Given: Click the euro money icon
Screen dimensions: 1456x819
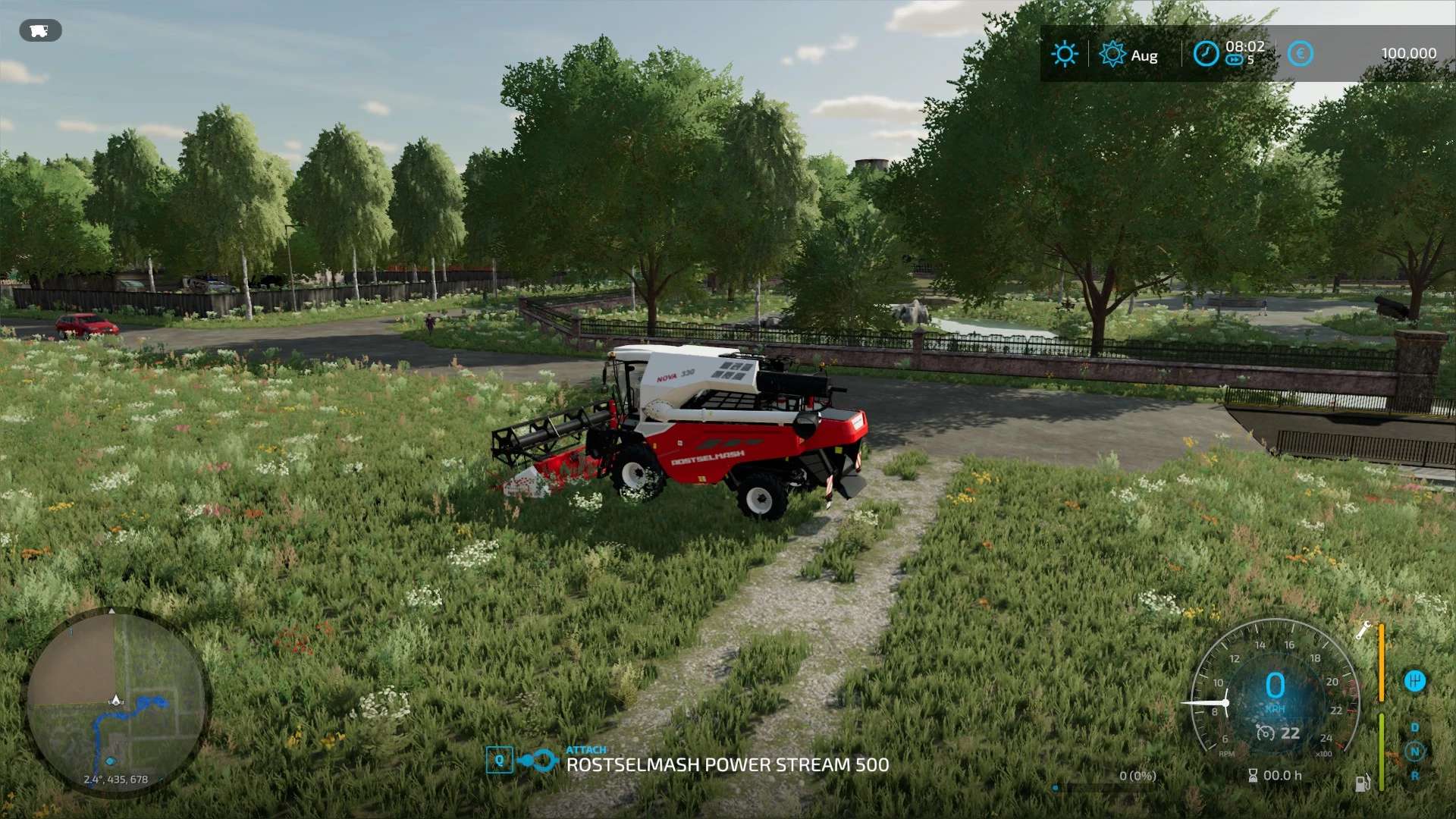Looking at the screenshot, I should [x=1300, y=54].
